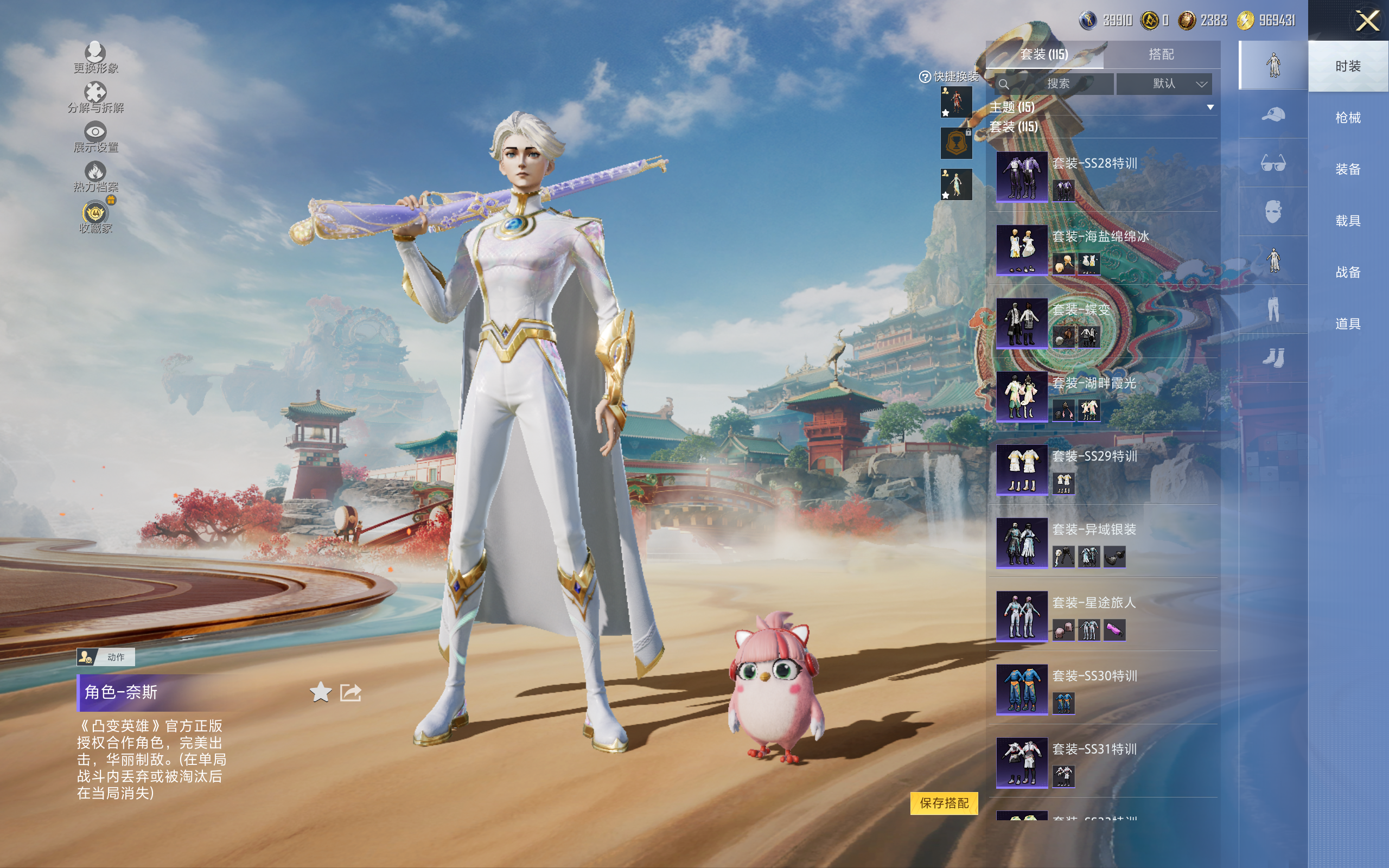Open 分解与拆解 dismantle option
The height and width of the screenshot is (868, 1389).
tap(95, 97)
